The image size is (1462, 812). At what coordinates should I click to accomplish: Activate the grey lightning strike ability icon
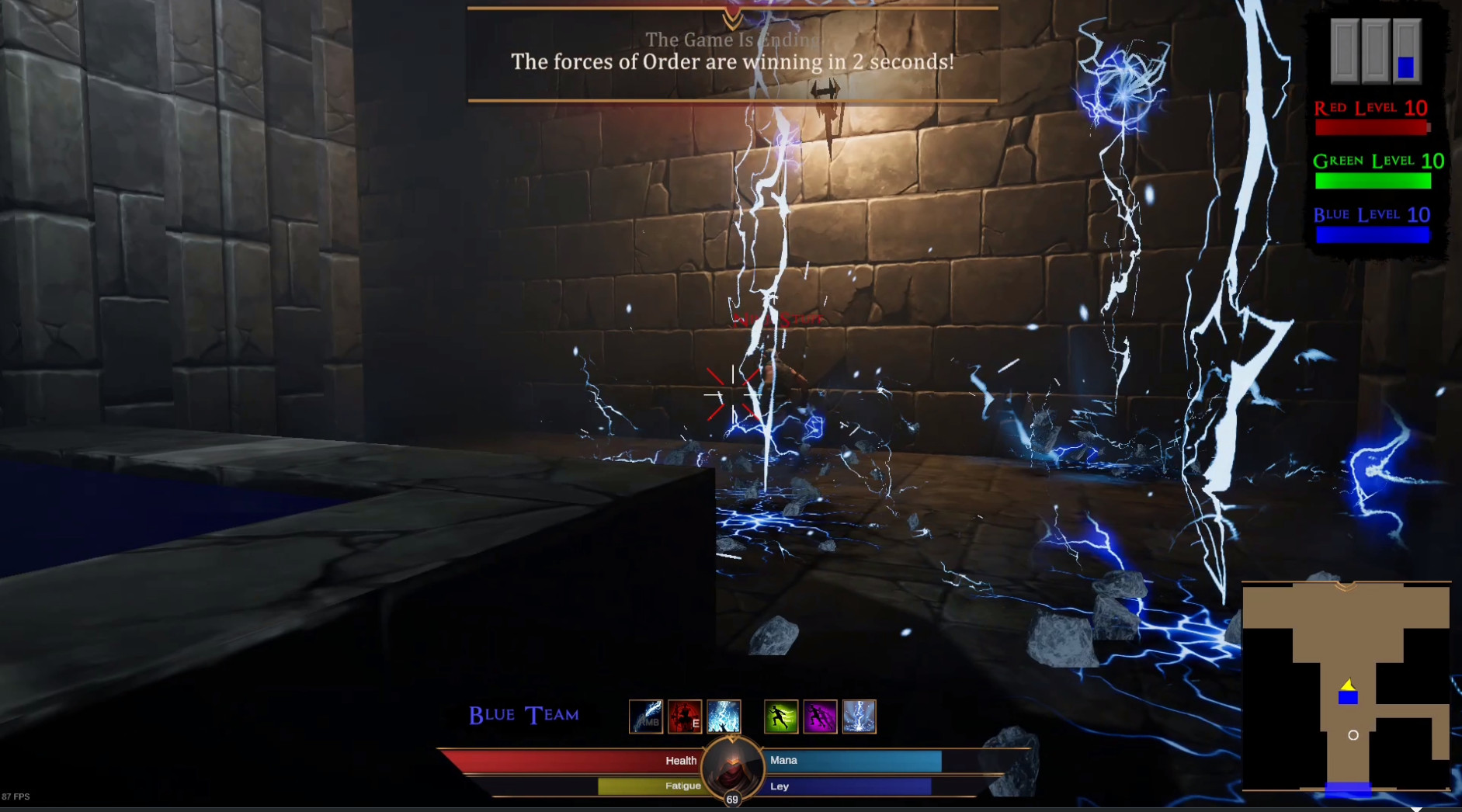859,716
